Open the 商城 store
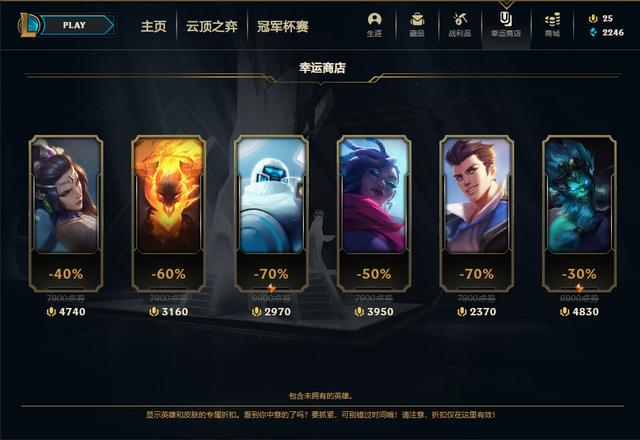640x440 pixels. (x=552, y=24)
